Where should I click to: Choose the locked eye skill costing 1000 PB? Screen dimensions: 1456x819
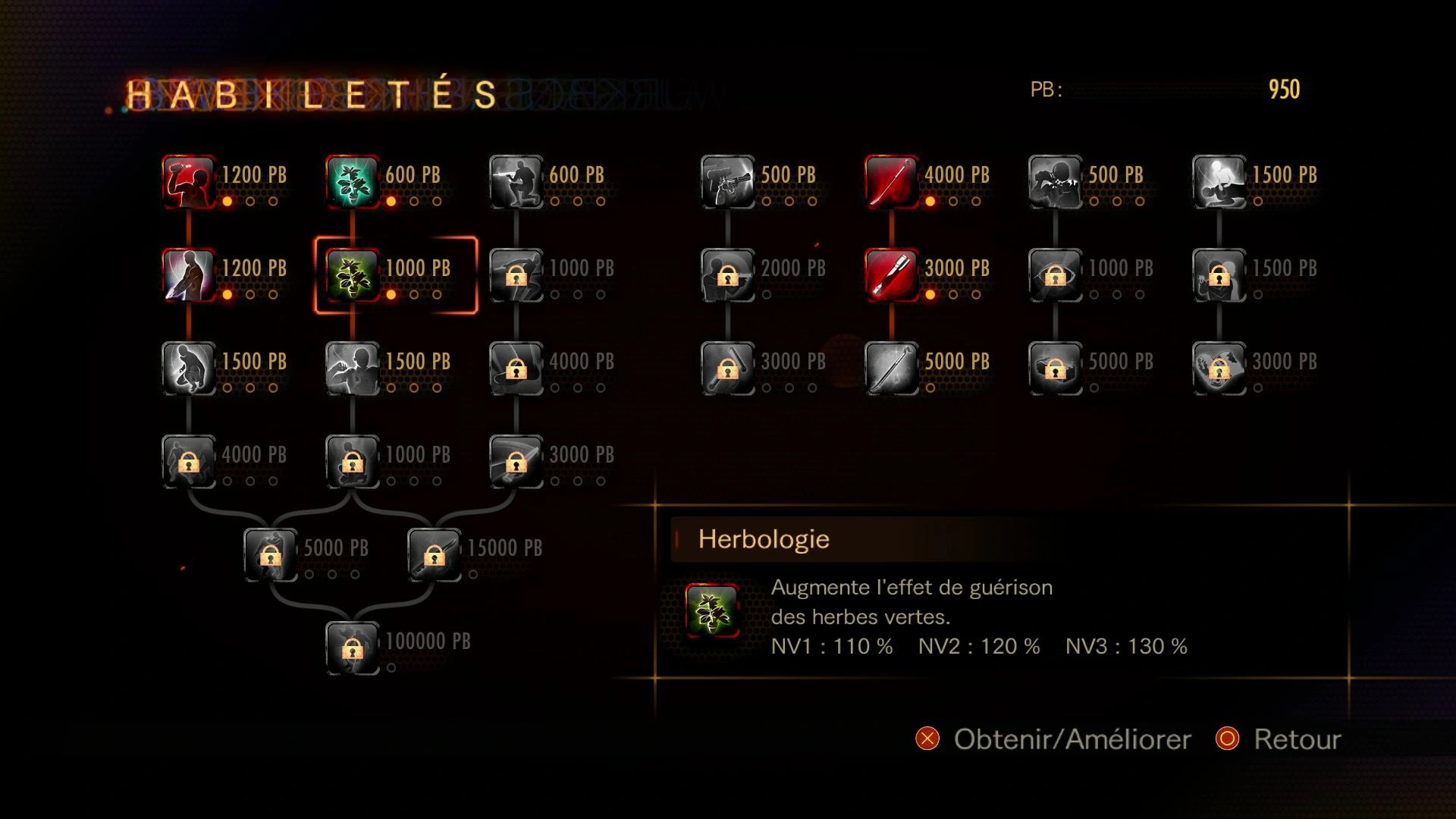tap(1056, 275)
